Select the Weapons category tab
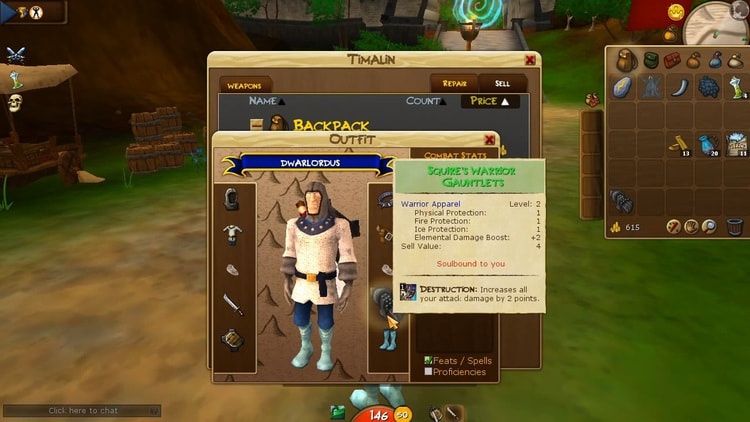 (244, 86)
